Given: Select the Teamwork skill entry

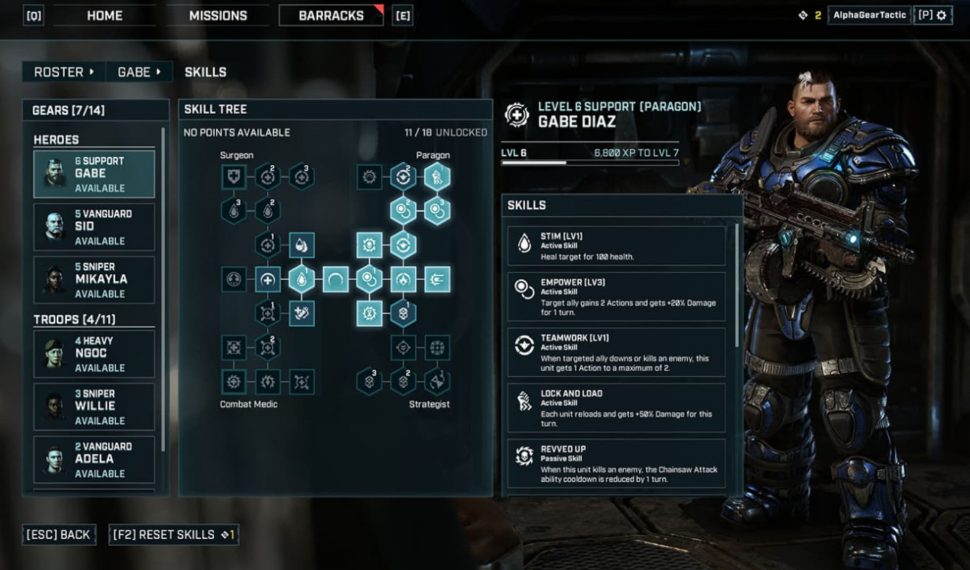Looking at the screenshot, I should click(x=617, y=351).
